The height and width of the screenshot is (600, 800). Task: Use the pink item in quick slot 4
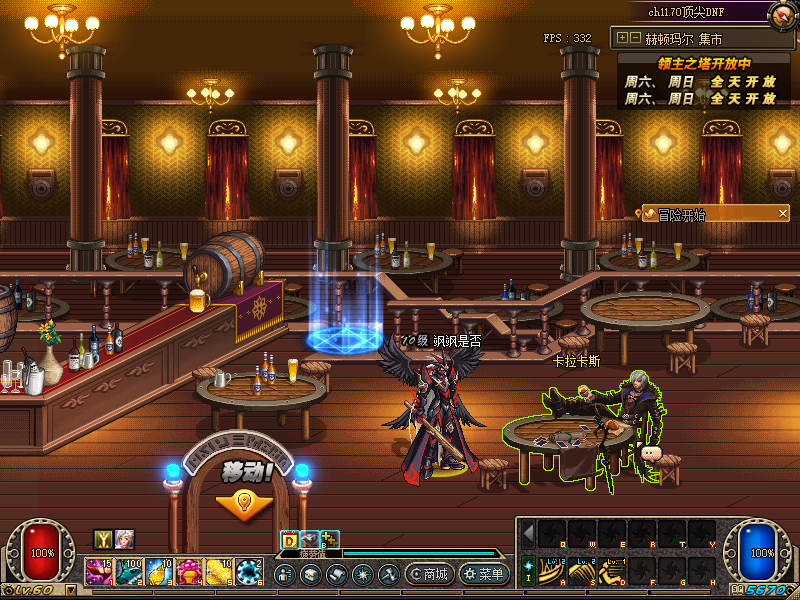[189, 572]
